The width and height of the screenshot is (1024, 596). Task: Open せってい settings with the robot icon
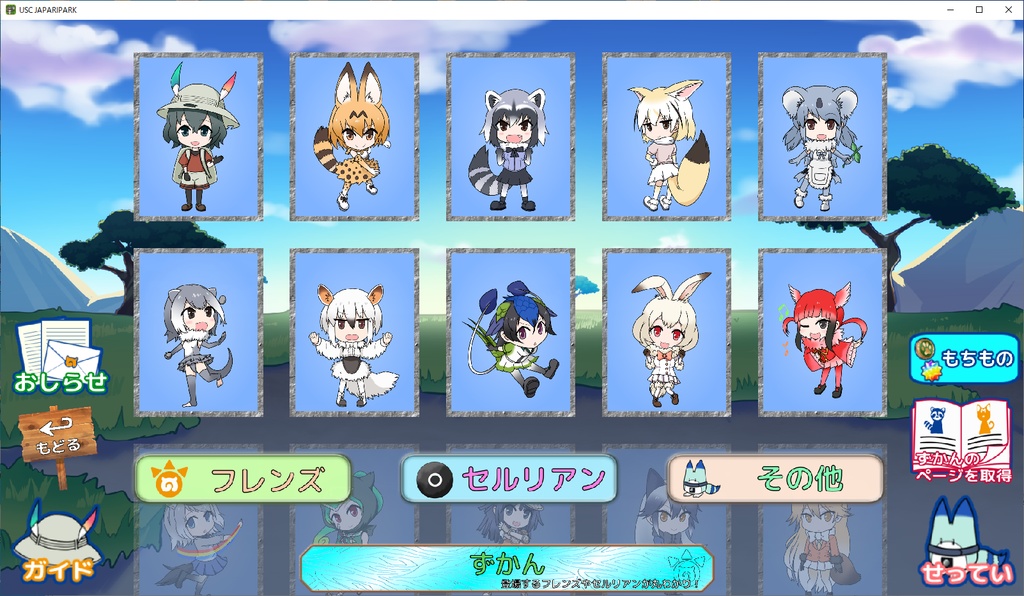coord(962,540)
